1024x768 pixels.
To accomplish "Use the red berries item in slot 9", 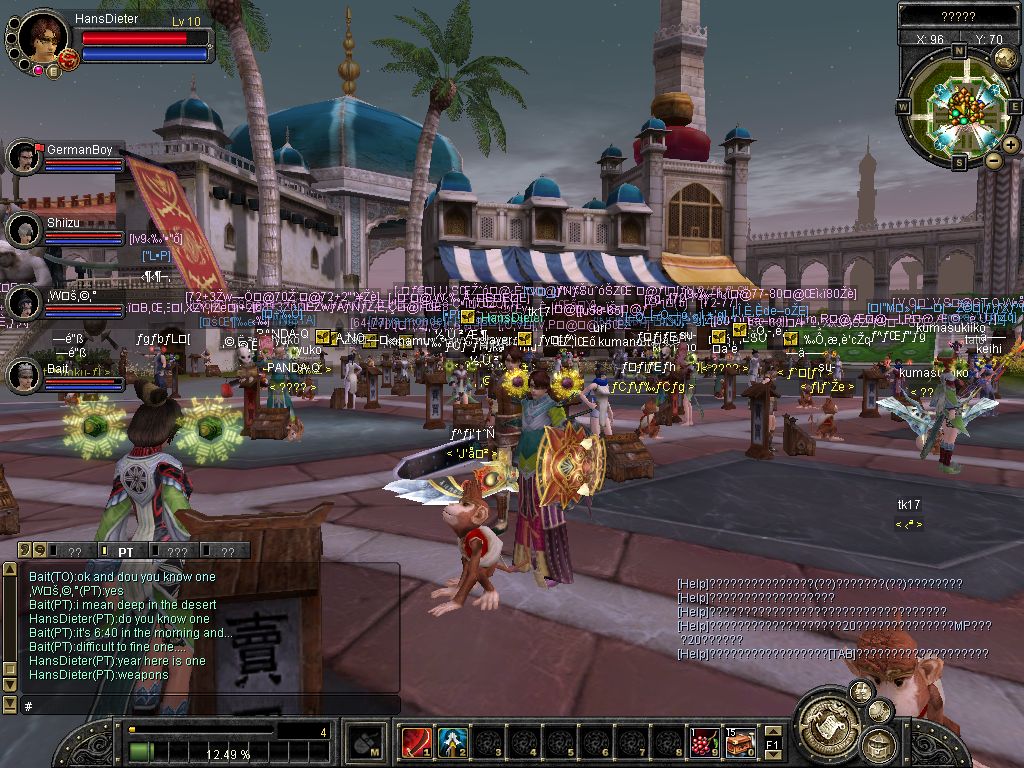I will coord(705,742).
